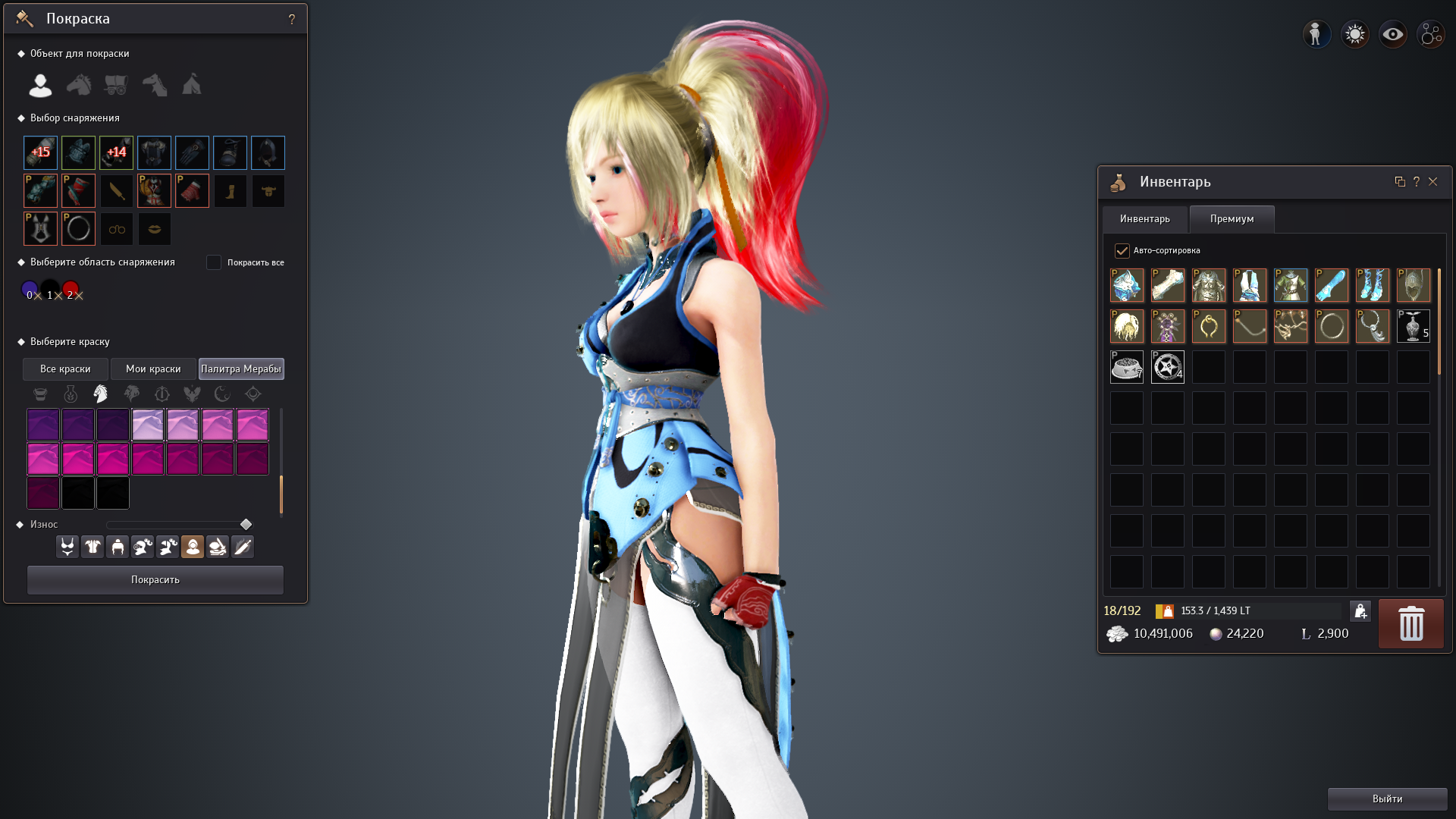The width and height of the screenshot is (1456, 819).
Task: Collapse the Износ section
Action: click(20, 524)
